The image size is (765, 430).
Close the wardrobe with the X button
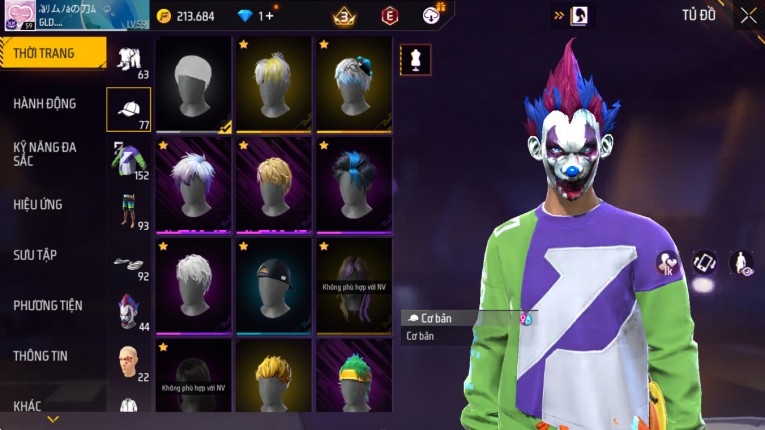(748, 15)
